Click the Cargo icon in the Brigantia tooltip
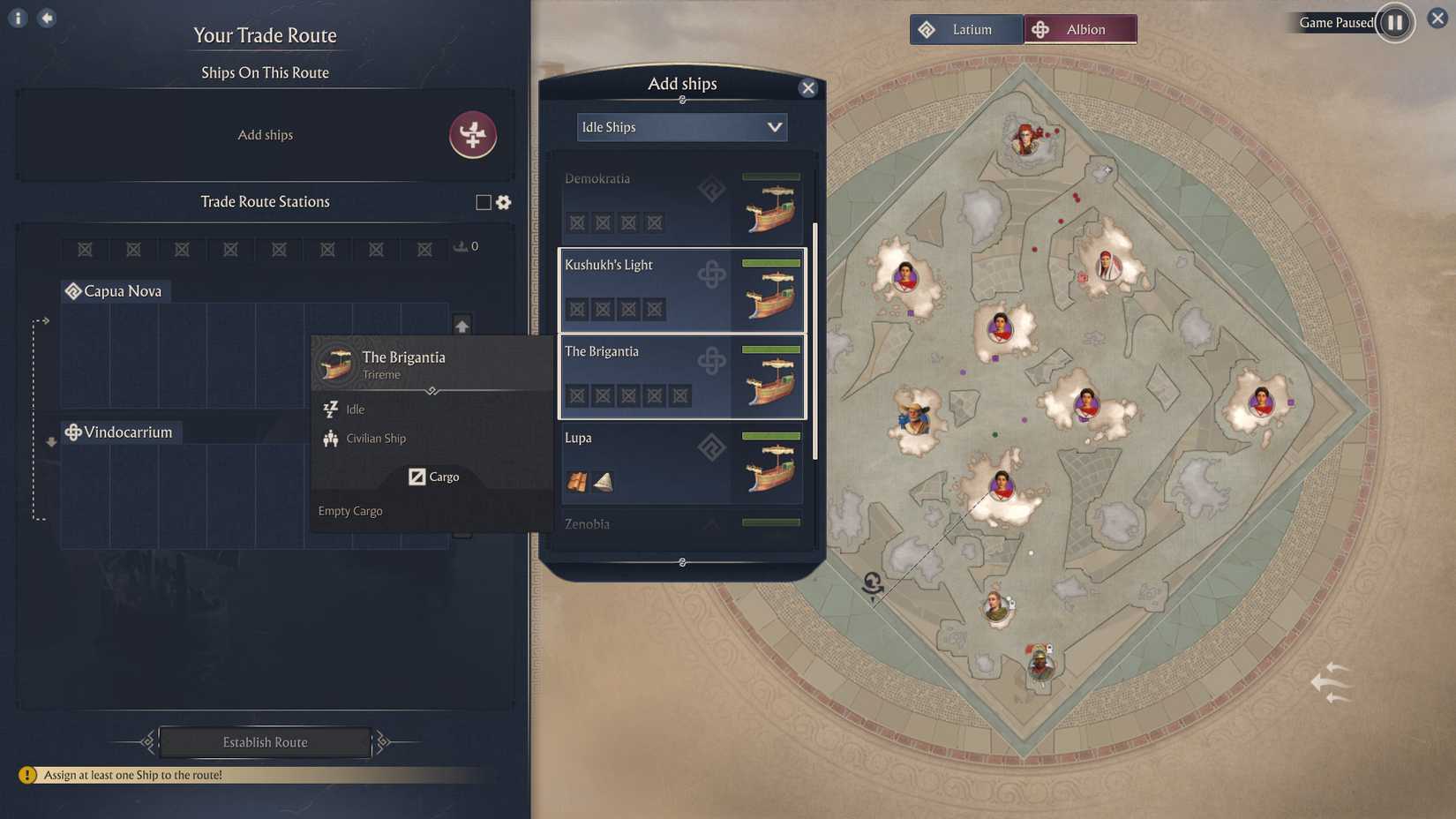The width and height of the screenshot is (1456, 819). click(x=418, y=477)
